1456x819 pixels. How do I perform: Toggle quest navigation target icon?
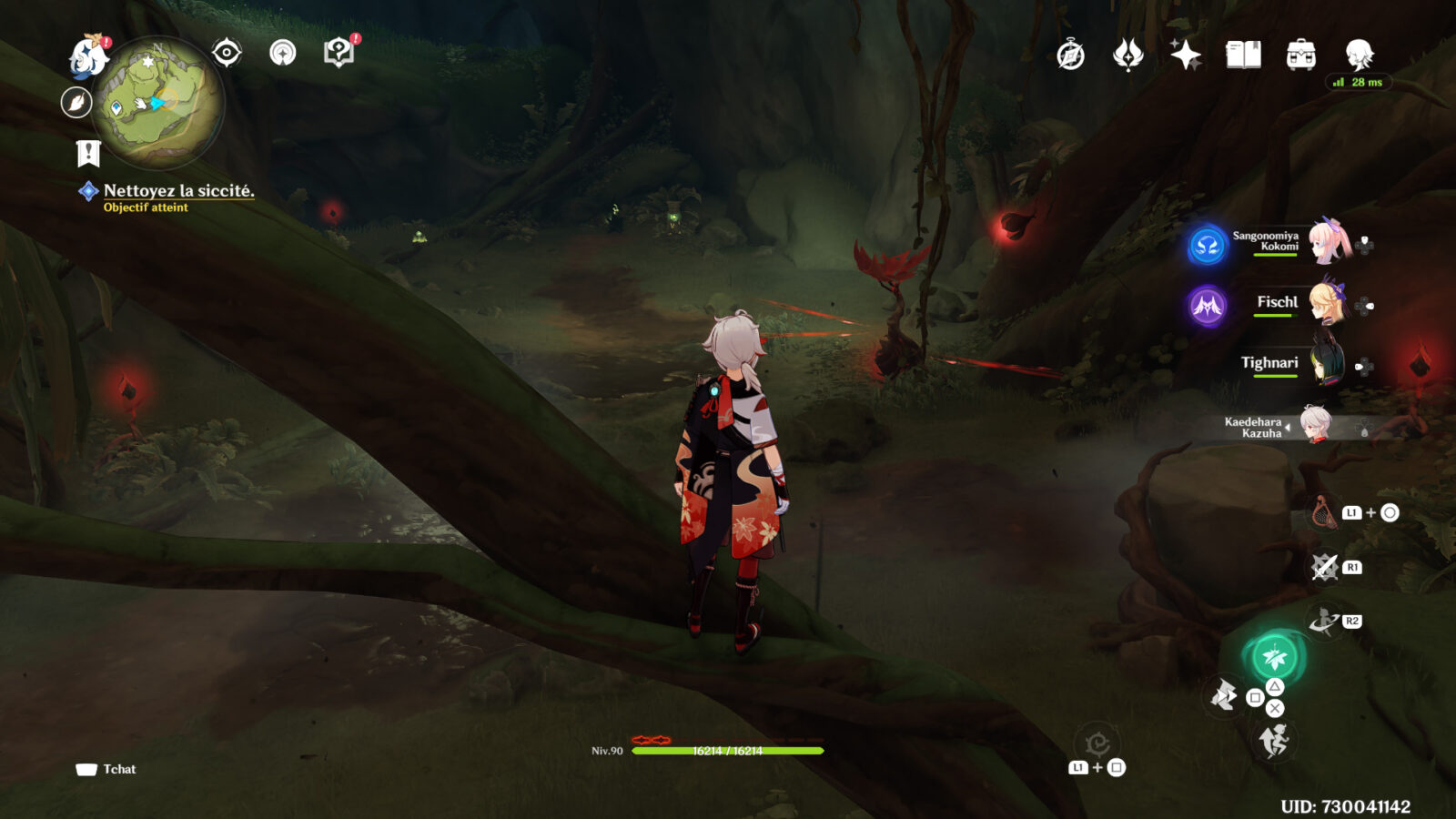coord(227,53)
